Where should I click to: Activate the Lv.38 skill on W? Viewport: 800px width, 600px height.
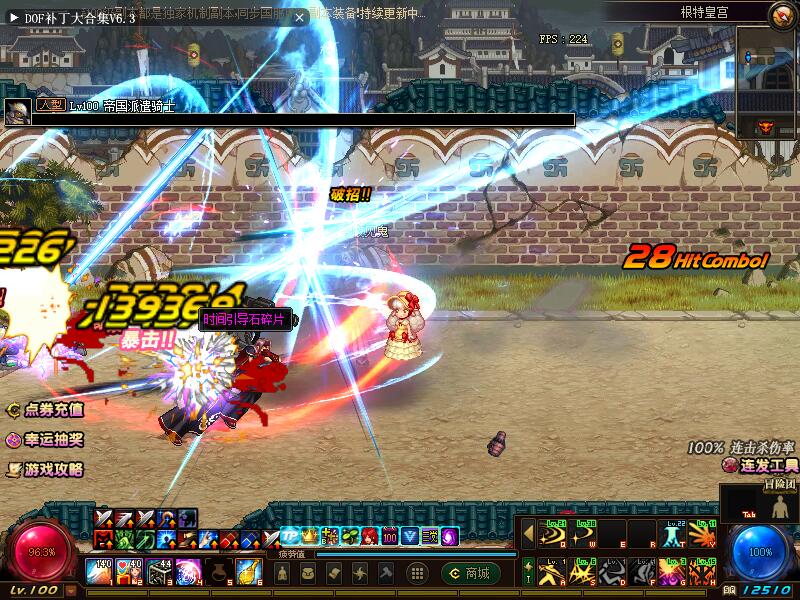click(581, 535)
